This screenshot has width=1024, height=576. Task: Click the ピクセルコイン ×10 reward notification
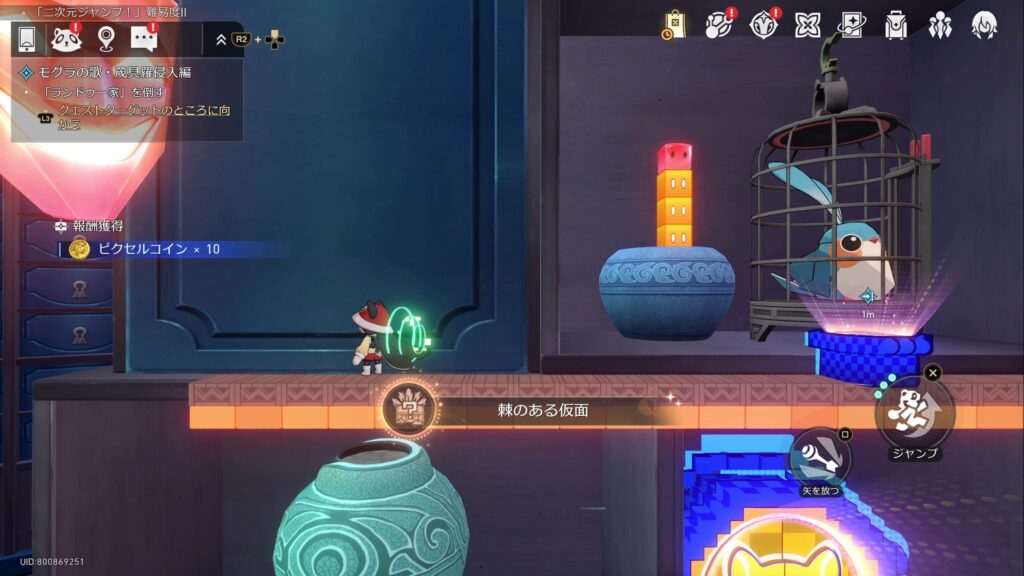click(143, 248)
